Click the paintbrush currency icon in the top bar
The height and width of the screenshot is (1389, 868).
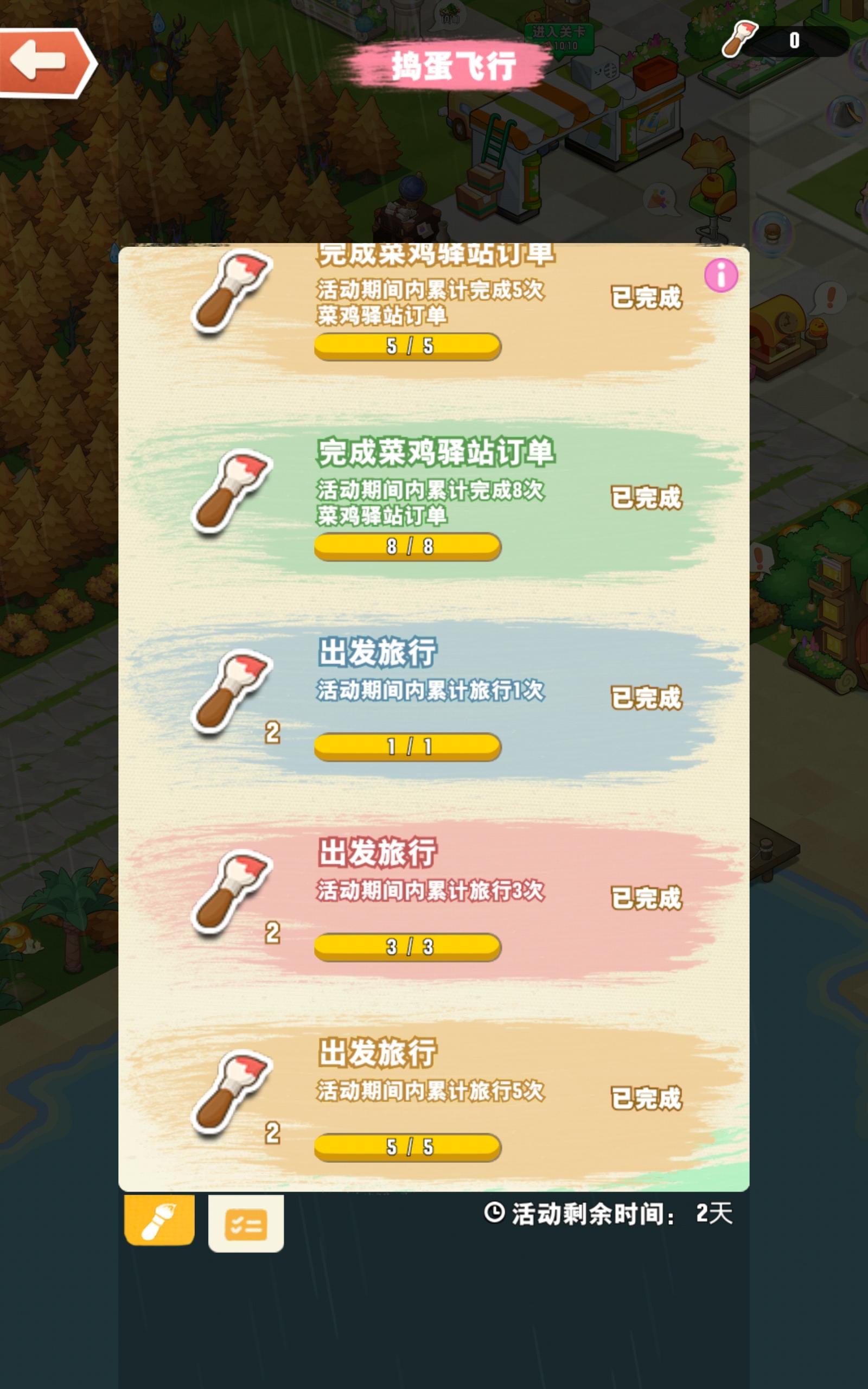click(741, 40)
